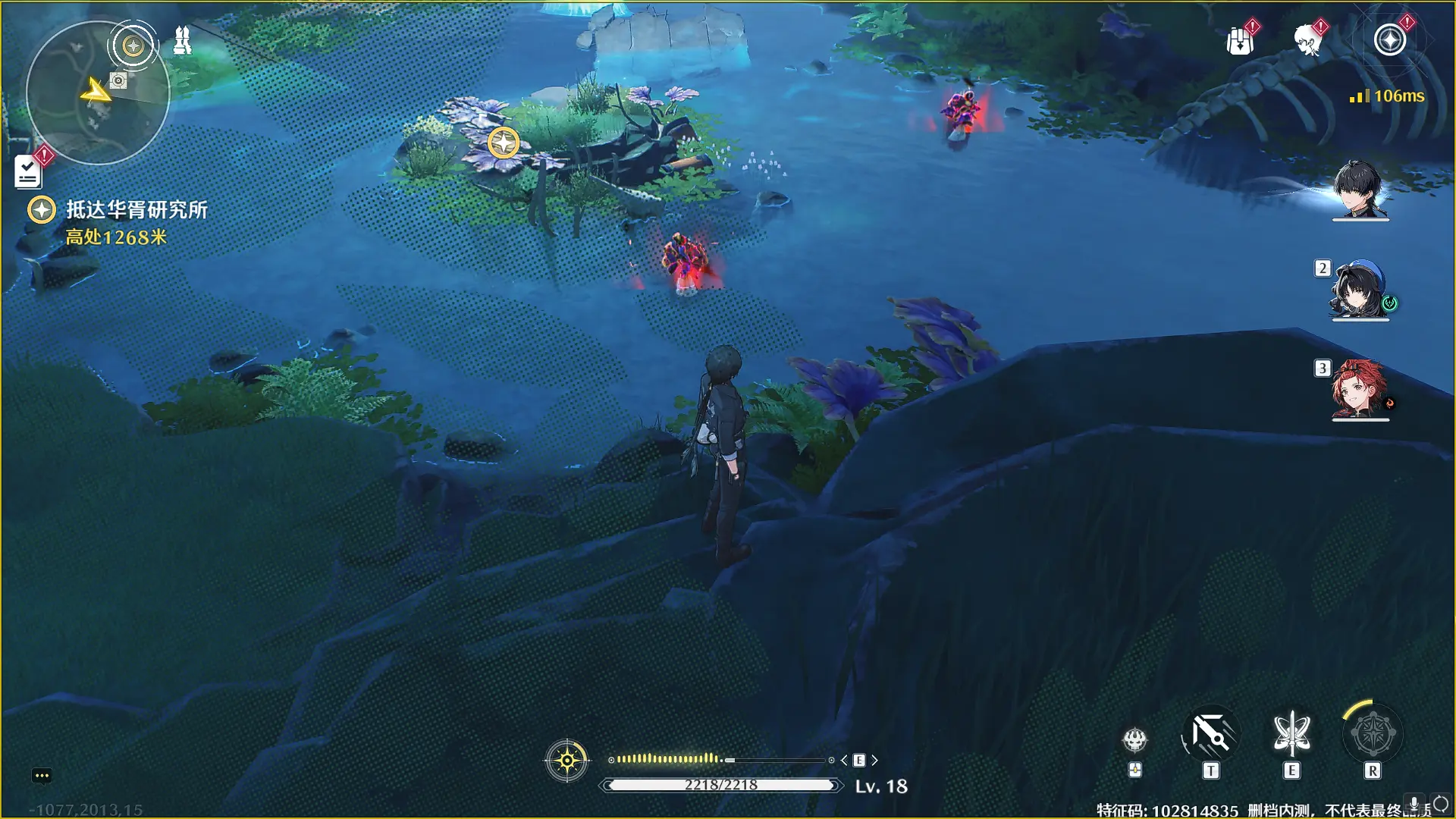Switch to the blue-hat girl in slot 2

pos(1360,290)
